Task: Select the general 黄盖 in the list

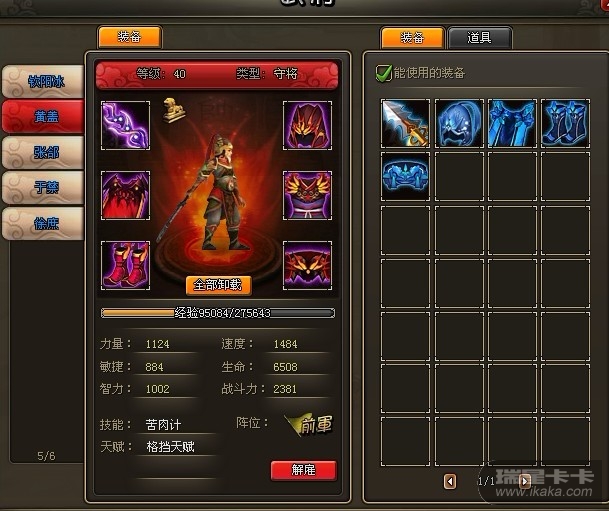Action: pyautogui.click(x=42, y=116)
